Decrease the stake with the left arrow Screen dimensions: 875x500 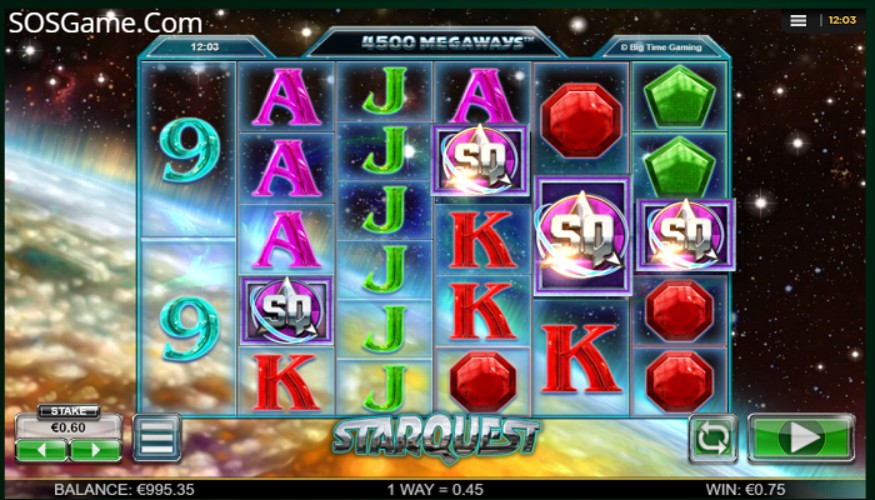point(42,450)
